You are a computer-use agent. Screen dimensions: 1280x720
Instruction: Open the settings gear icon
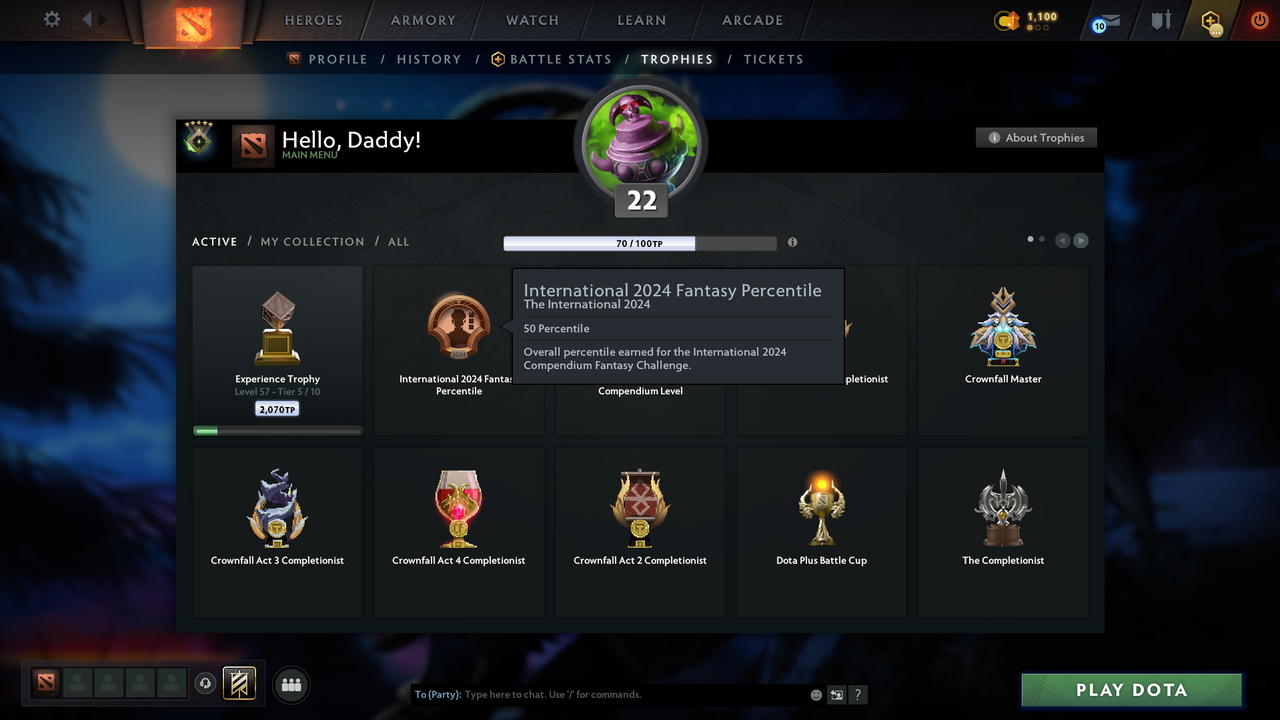tap(52, 19)
